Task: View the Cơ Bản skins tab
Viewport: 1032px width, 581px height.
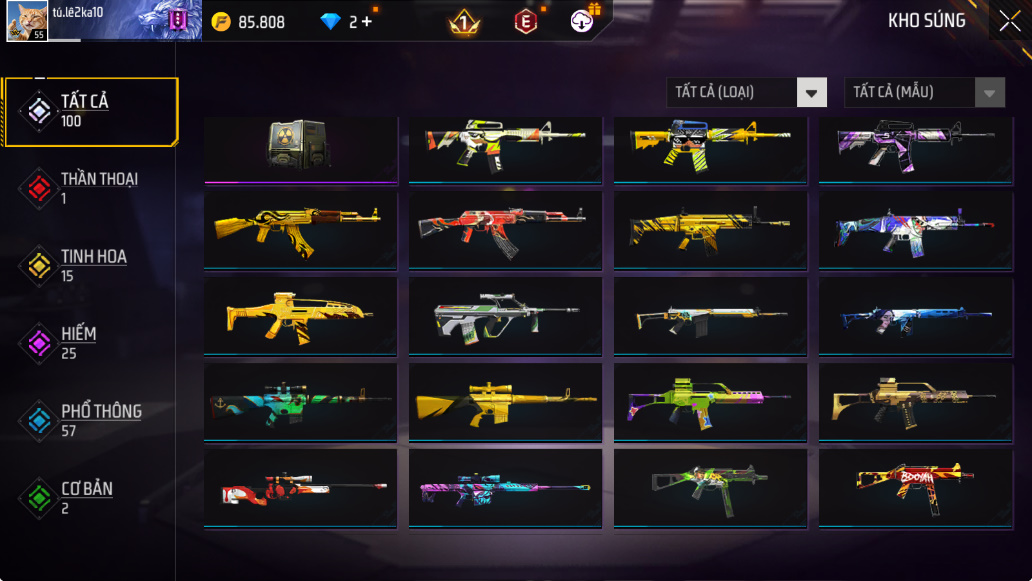Action: pos(91,498)
